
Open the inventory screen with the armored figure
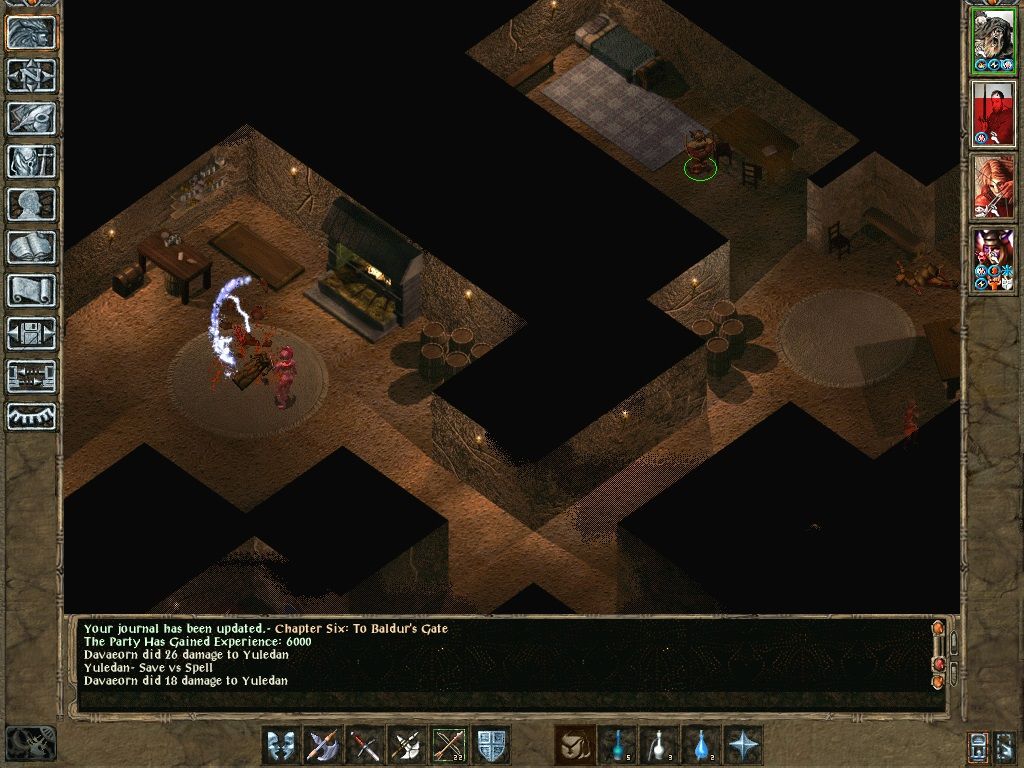[x=32, y=161]
